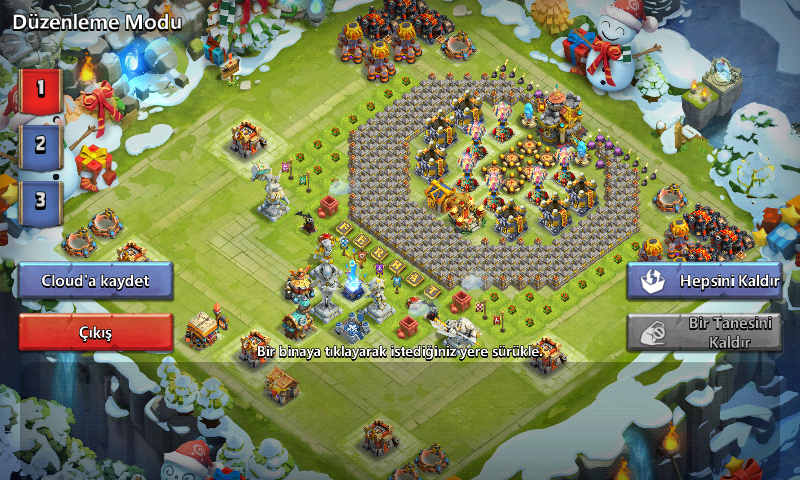Activate Bir Tanesini Kaldır
Screen dimensions: 800x480
(704, 333)
